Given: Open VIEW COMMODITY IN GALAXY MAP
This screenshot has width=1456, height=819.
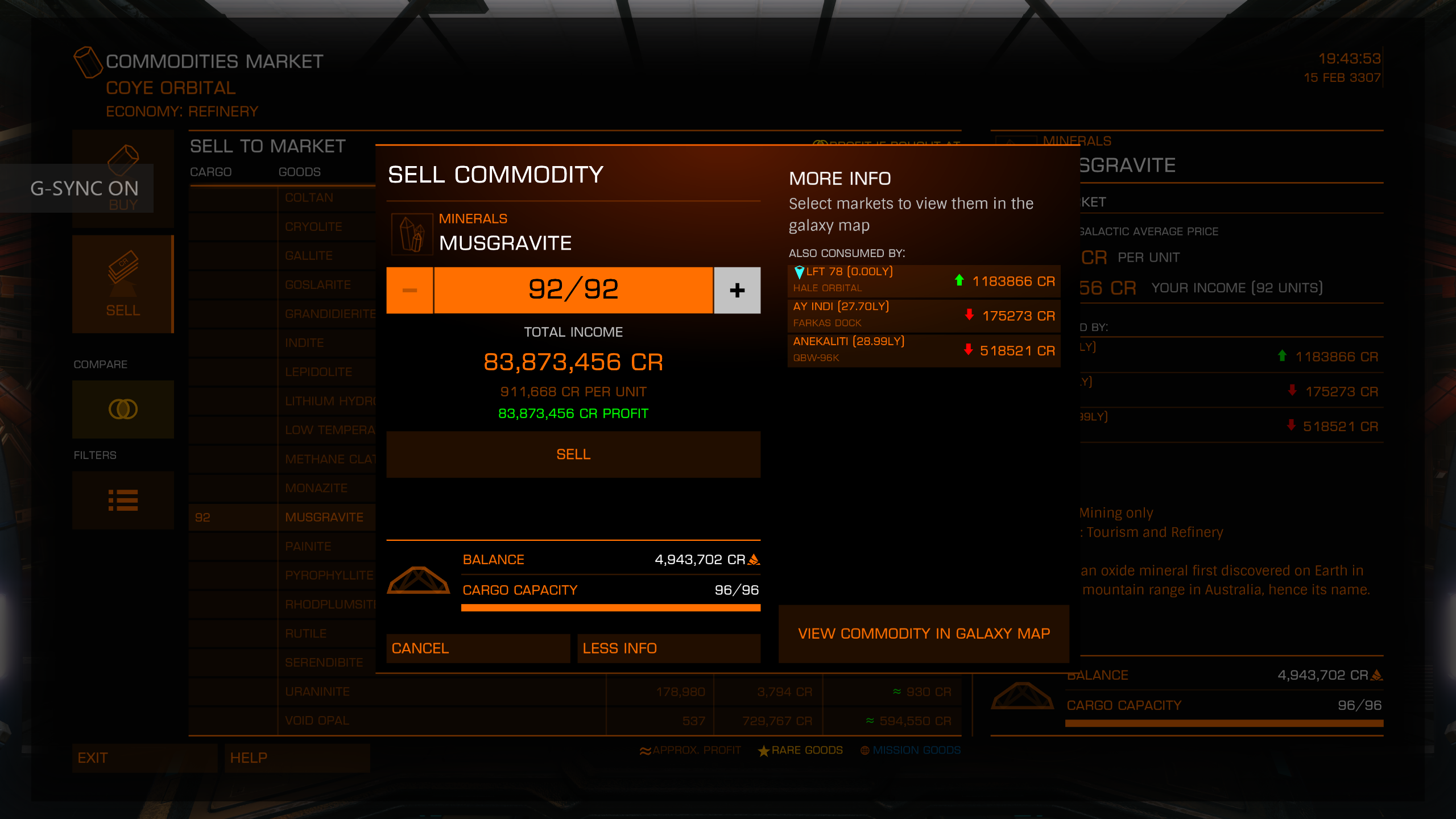Looking at the screenshot, I should (x=924, y=633).
